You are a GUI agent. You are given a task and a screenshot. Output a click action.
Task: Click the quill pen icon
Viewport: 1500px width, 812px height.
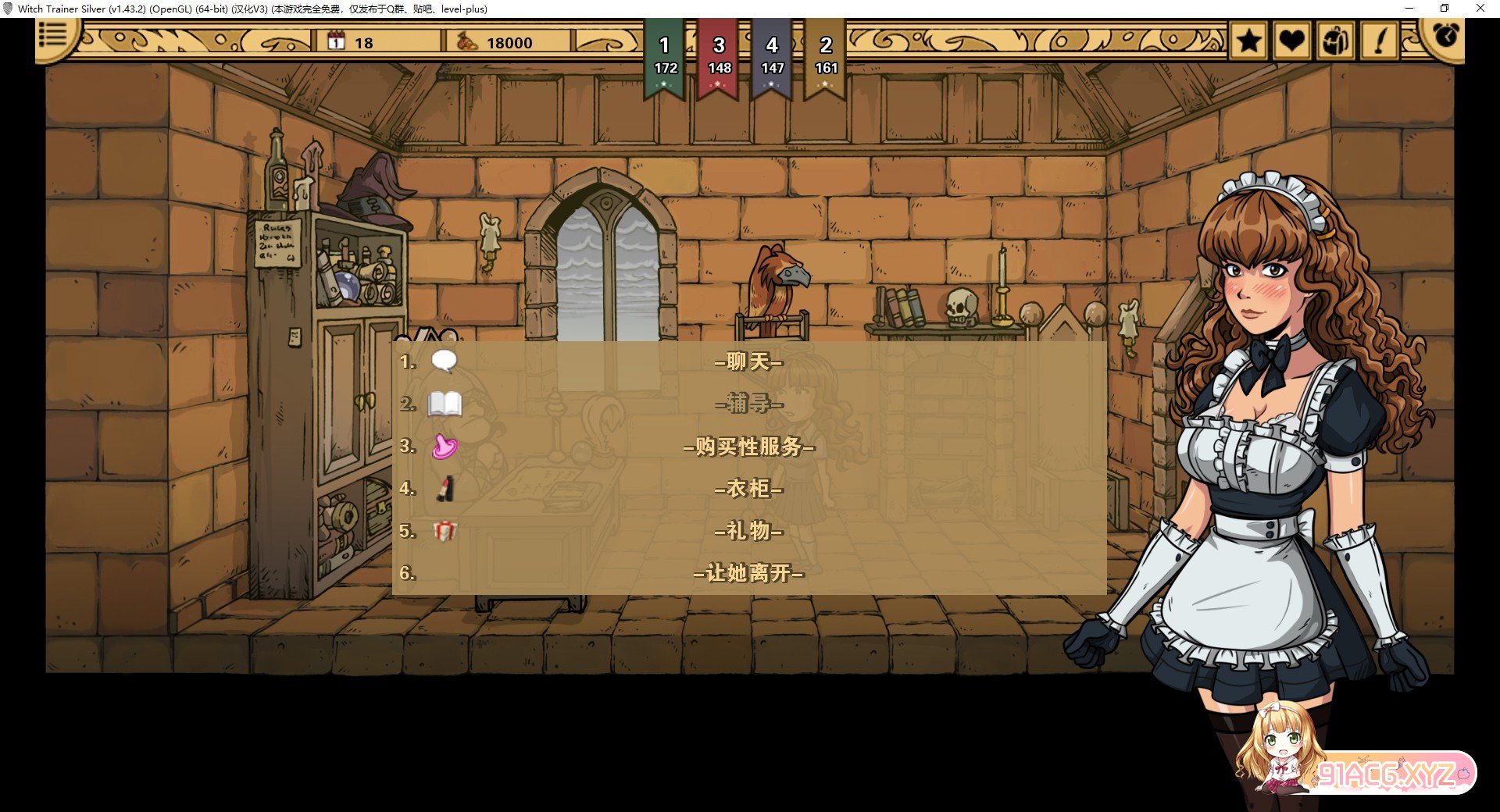click(1380, 41)
